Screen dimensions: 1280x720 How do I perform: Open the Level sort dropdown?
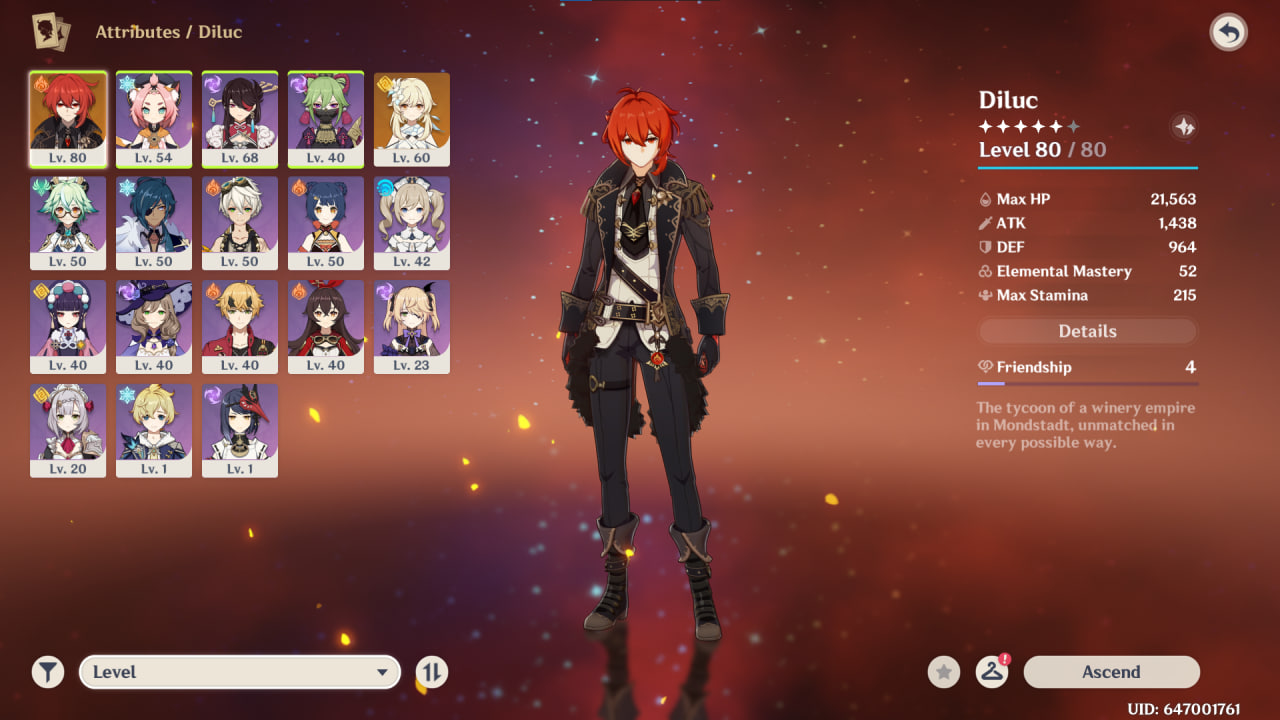tap(240, 672)
